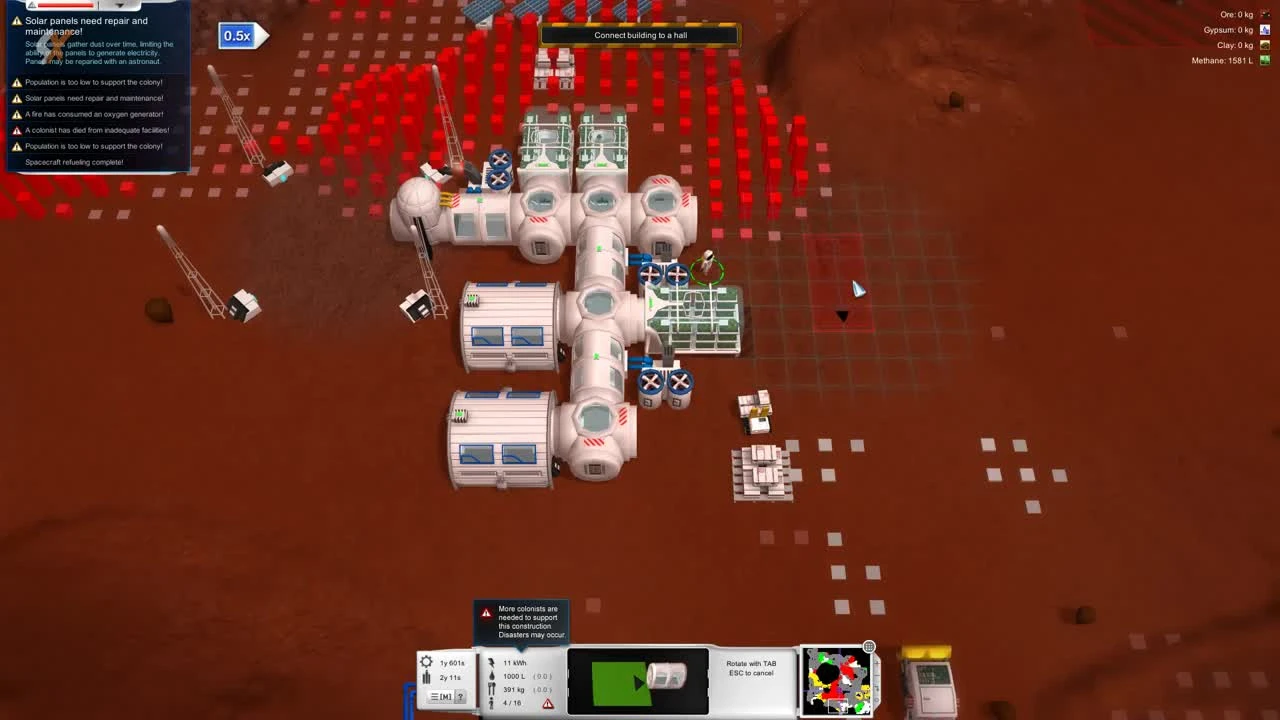1280x720 pixels.
Task: Toggle game speed on the 0.5x indicator
Action: point(237,35)
